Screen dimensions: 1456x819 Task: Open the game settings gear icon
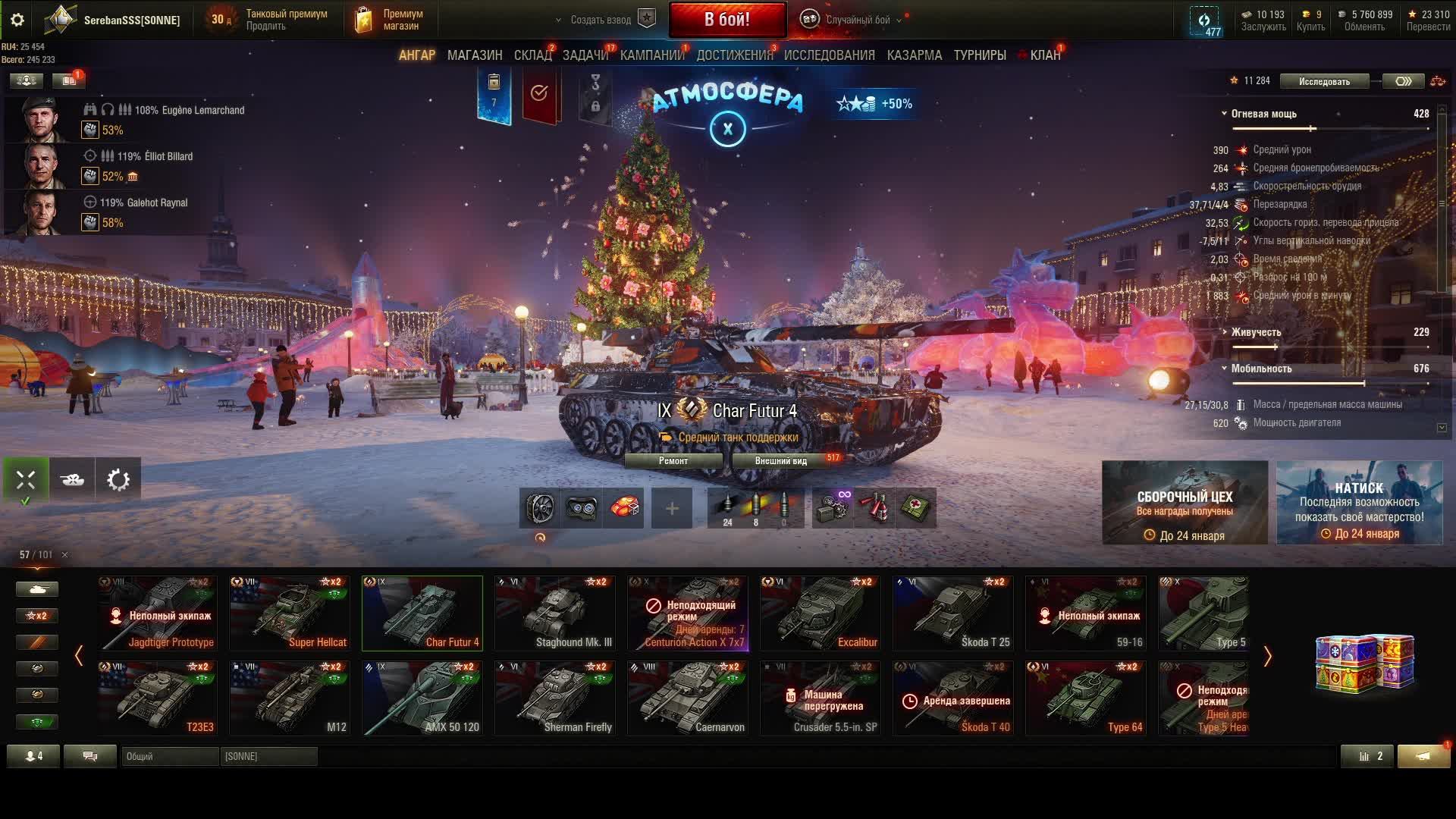pos(17,20)
